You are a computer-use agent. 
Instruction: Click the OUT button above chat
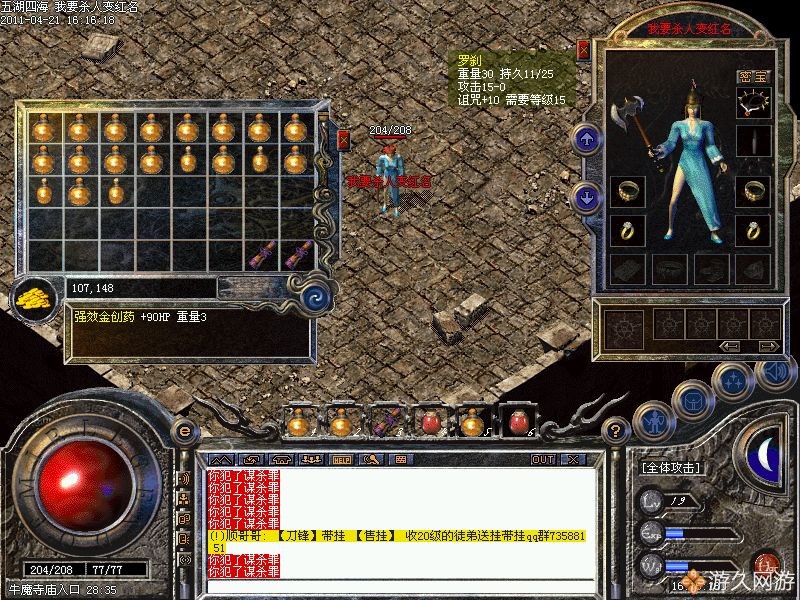click(543, 460)
